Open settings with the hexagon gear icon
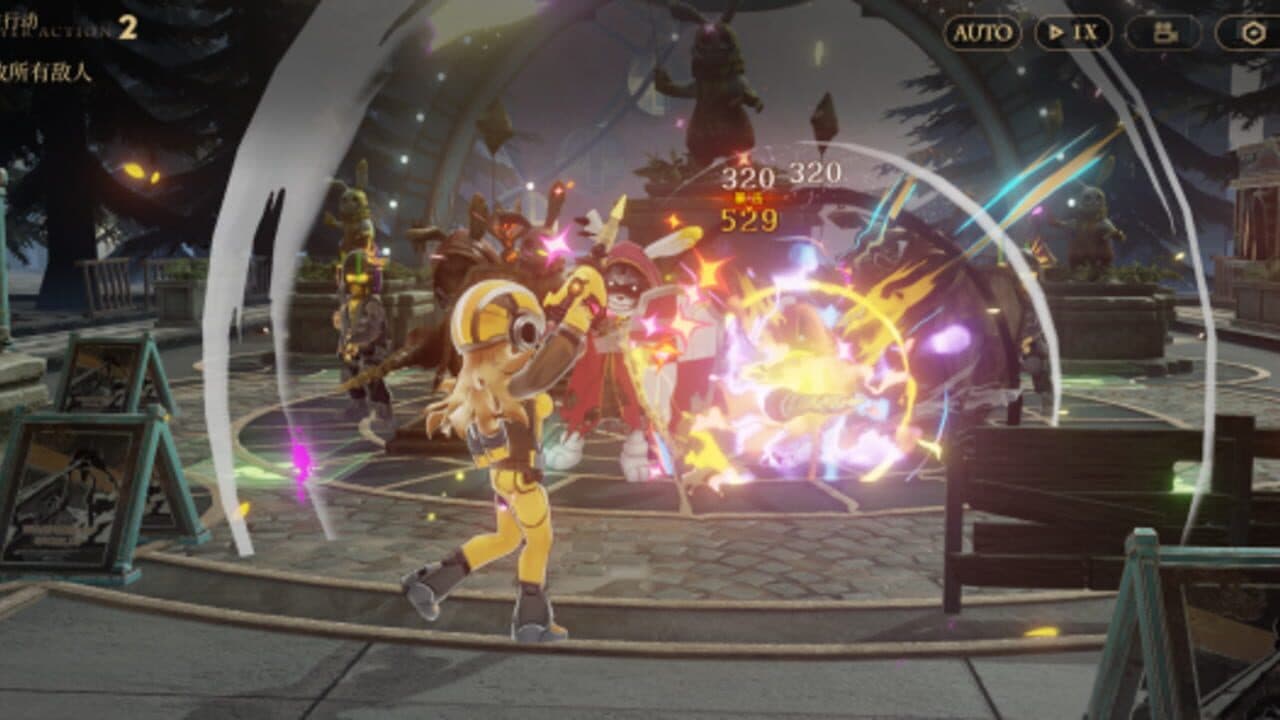Image resolution: width=1280 pixels, height=720 pixels. pos(1252,33)
